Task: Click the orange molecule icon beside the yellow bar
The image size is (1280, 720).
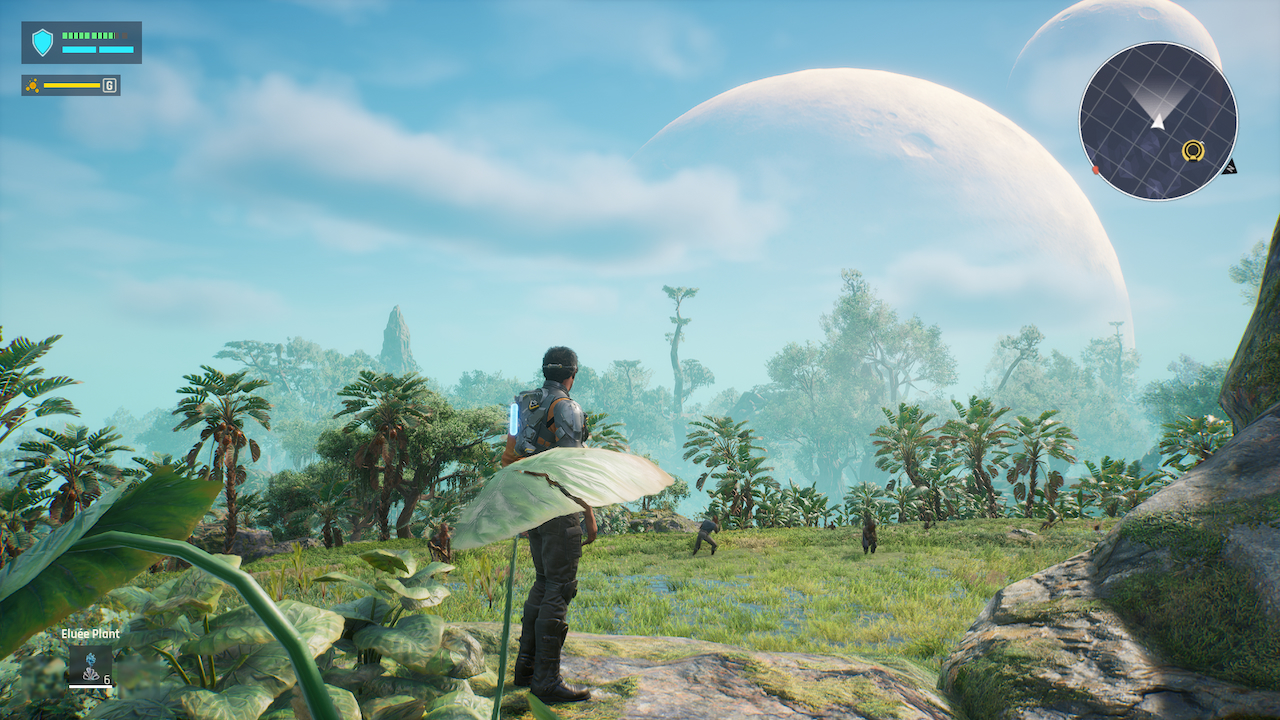Action: tap(33, 85)
